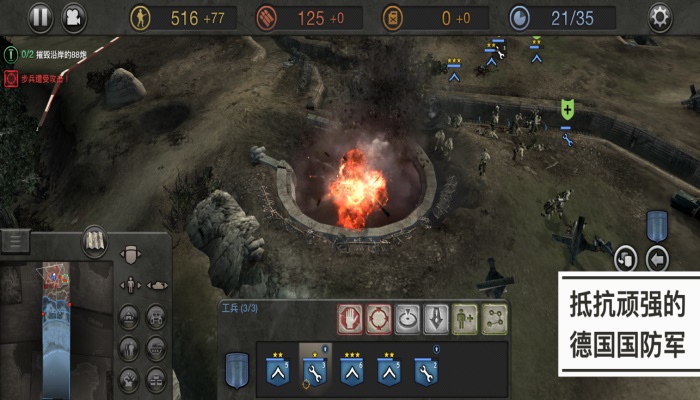Activate the green connected-nodes command
This screenshot has width=700, height=400.
tap(492, 318)
